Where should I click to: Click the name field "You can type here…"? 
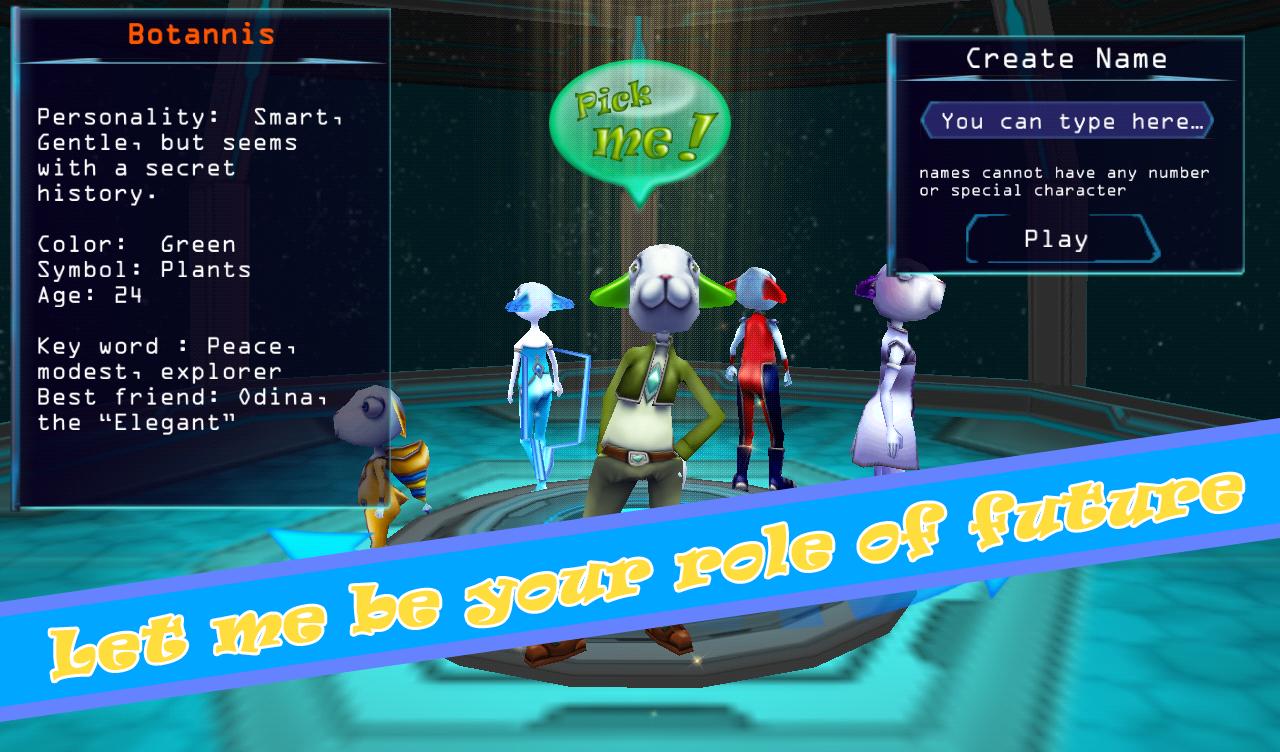(x=1066, y=122)
